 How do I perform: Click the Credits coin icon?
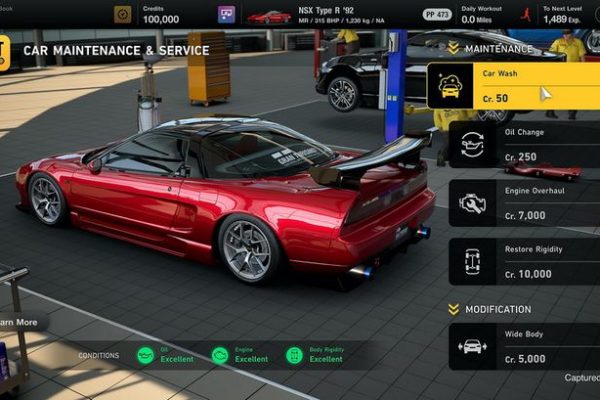122,15
